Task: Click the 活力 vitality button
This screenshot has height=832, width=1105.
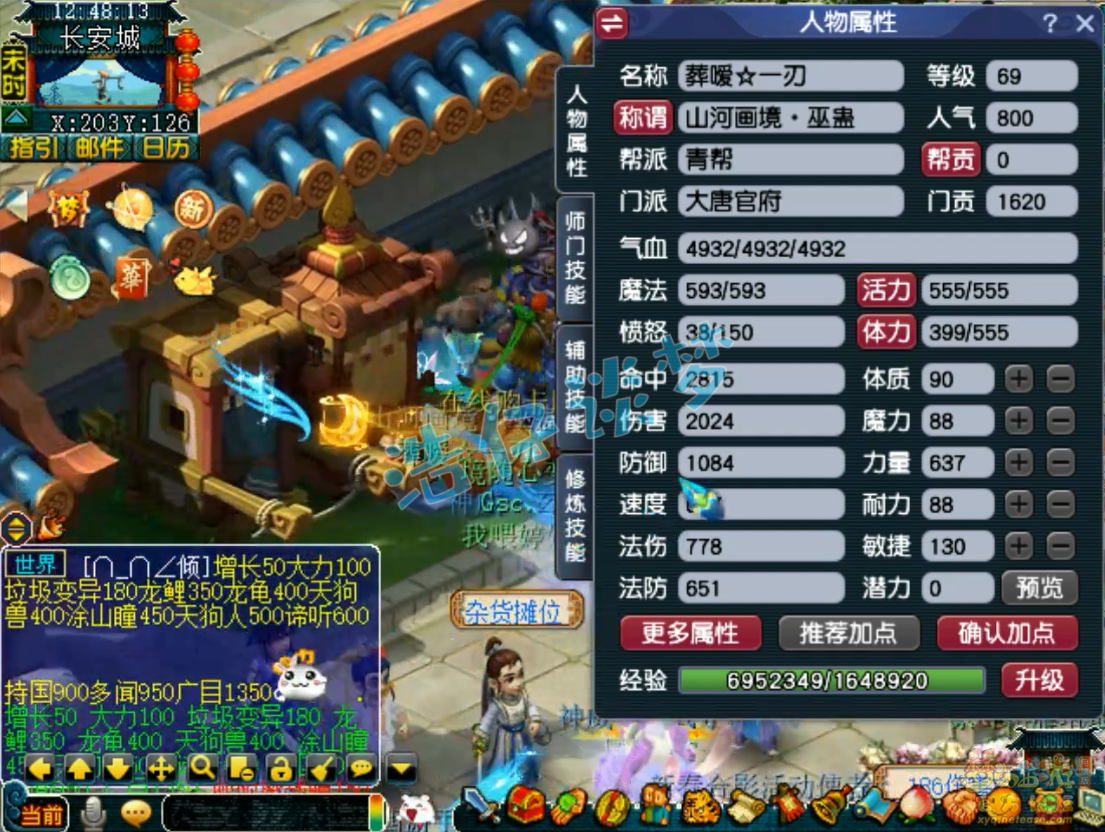Action: pyautogui.click(x=886, y=291)
